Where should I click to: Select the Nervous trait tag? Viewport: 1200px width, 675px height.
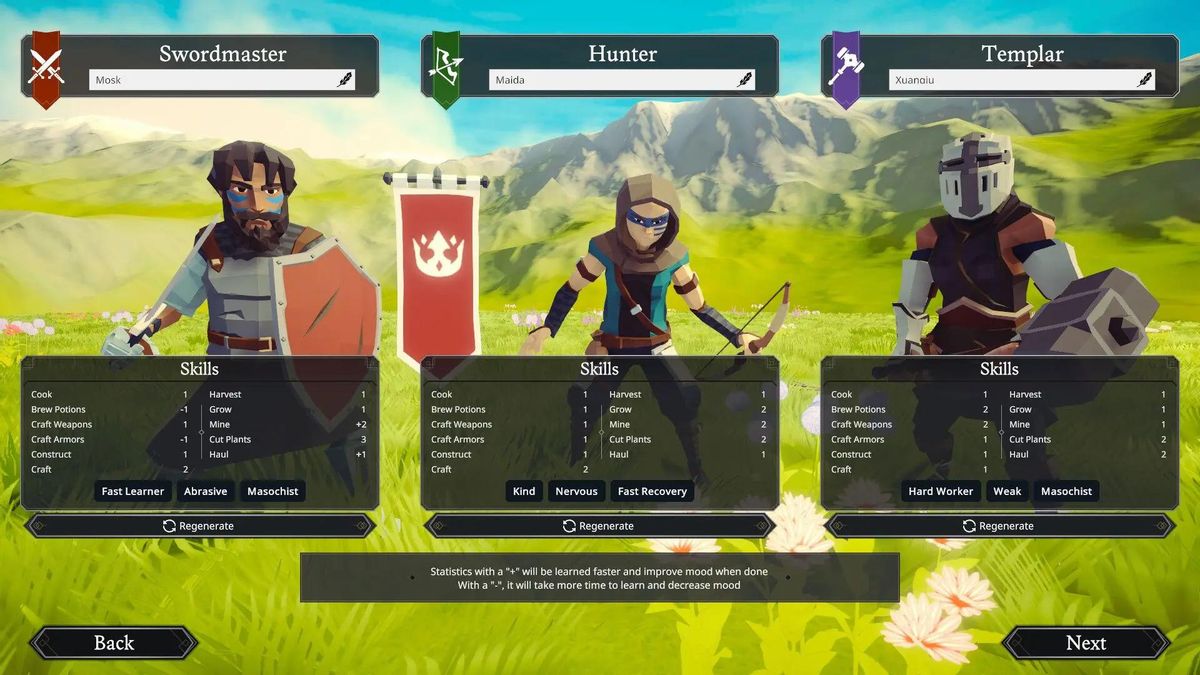576,491
